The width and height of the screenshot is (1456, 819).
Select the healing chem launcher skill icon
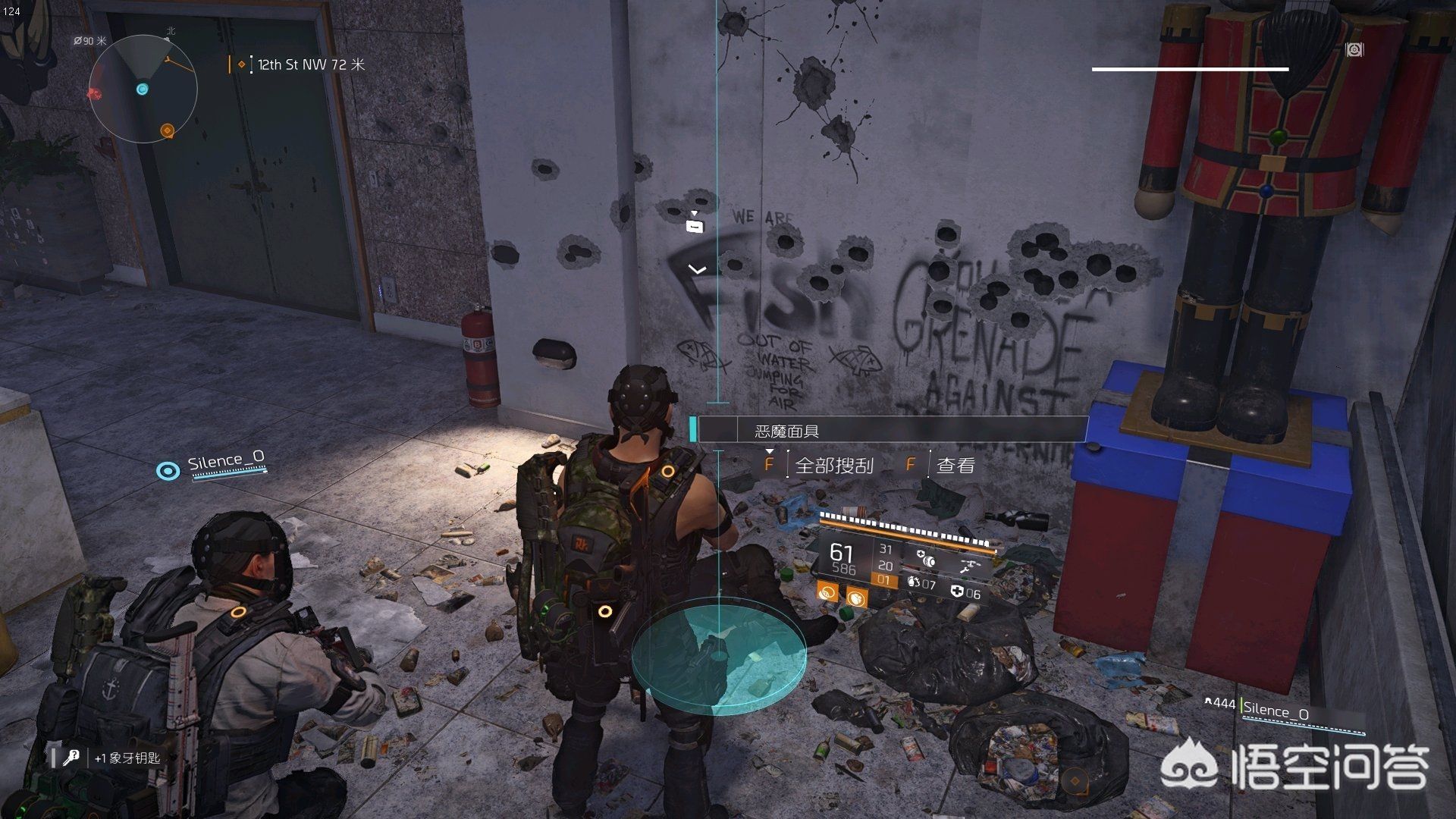click(x=925, y=560)
